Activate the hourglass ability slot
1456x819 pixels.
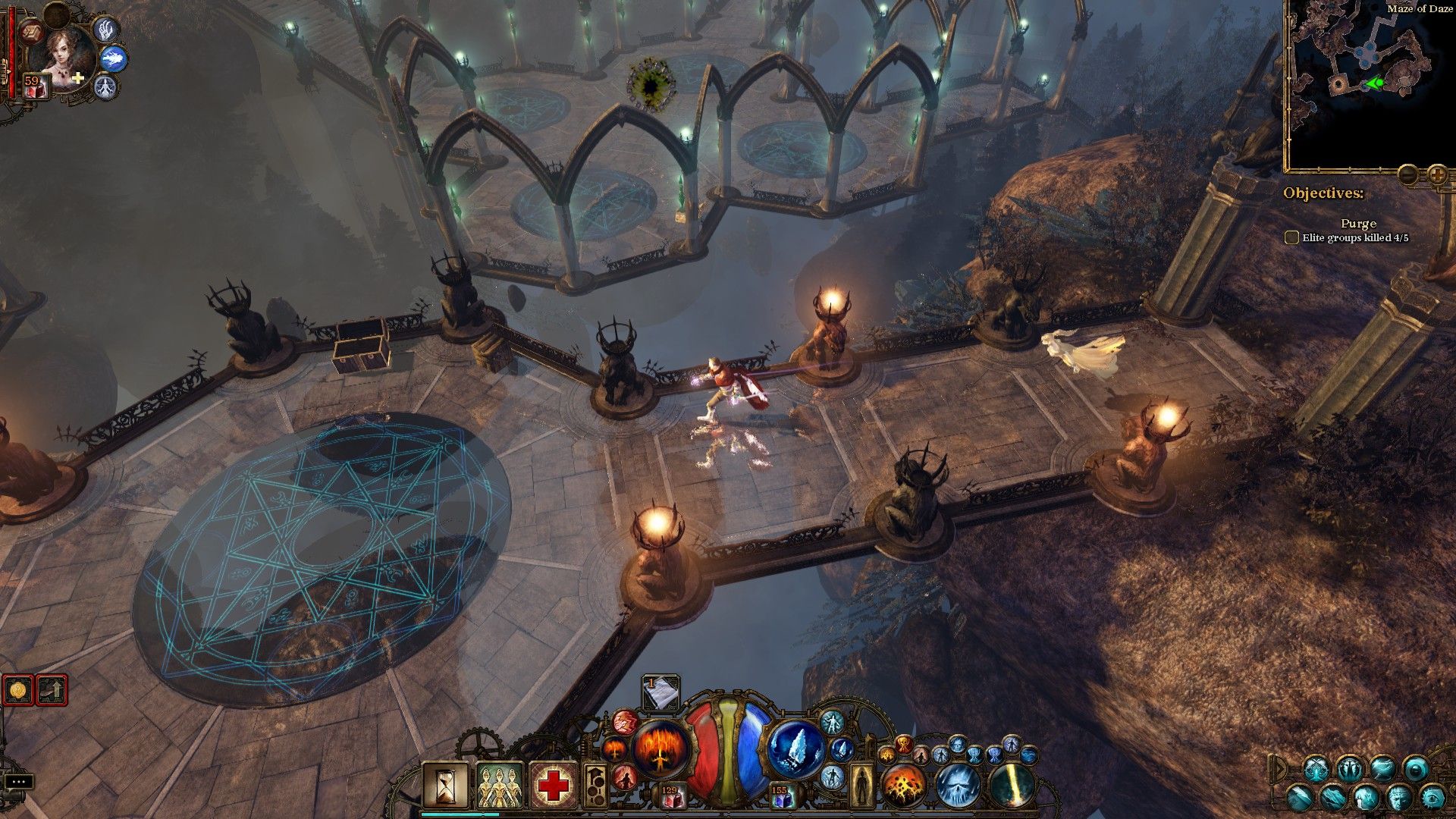point(445,786)
